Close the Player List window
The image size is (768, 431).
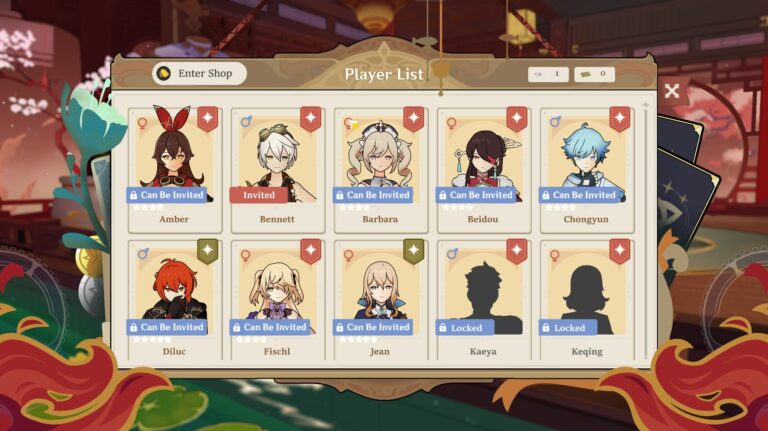click(672, 91)
